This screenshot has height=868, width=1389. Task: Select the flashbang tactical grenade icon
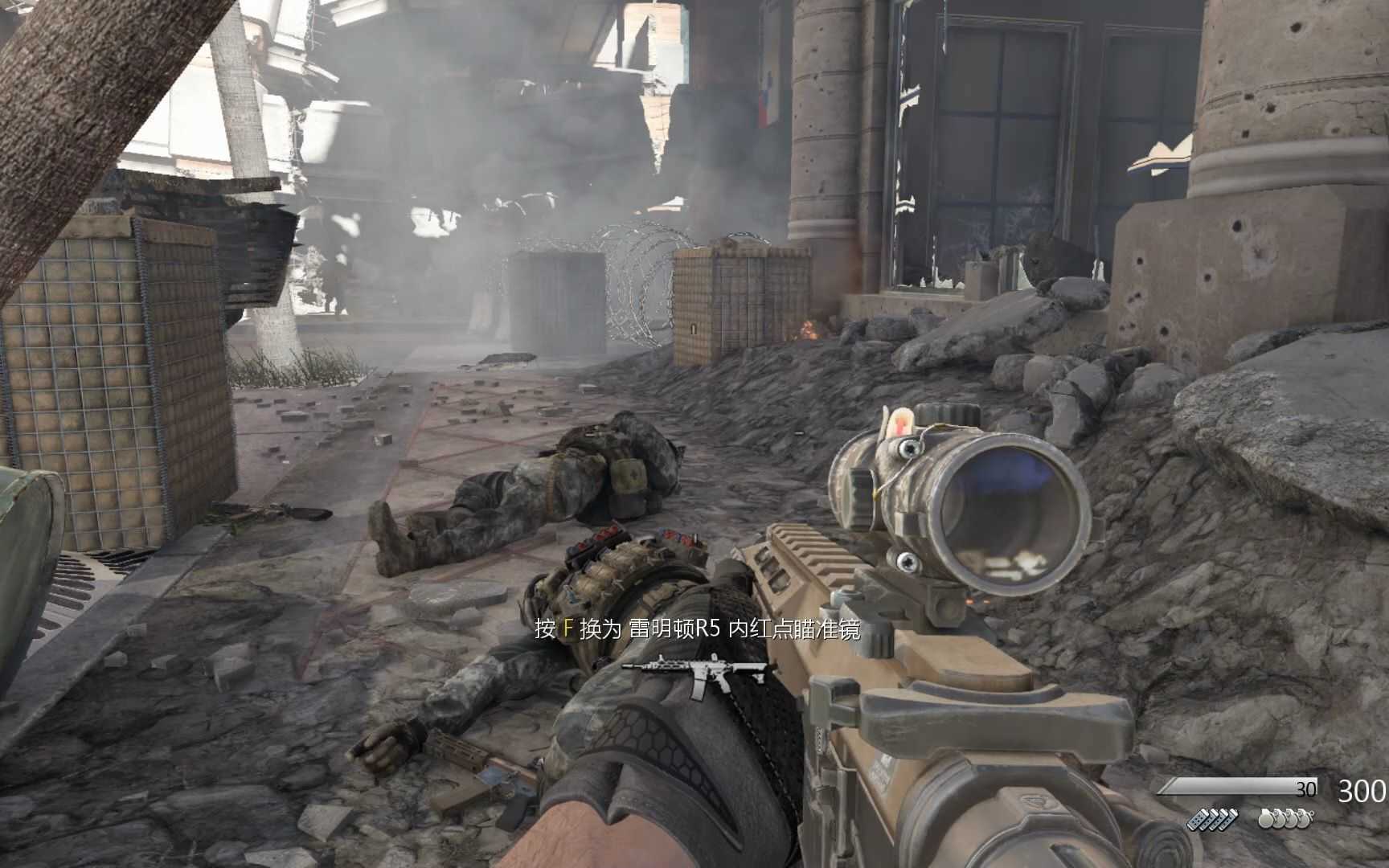pos(1212,820)
